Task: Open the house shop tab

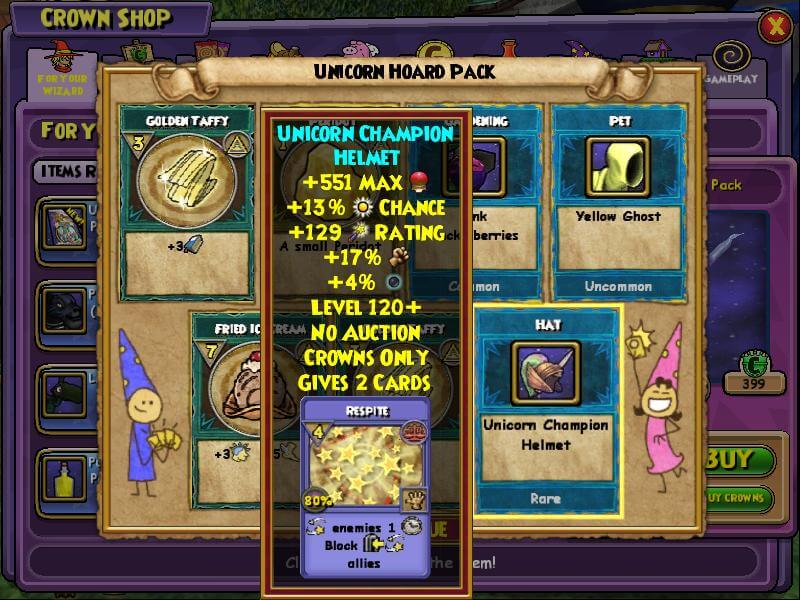Action: 656,50
